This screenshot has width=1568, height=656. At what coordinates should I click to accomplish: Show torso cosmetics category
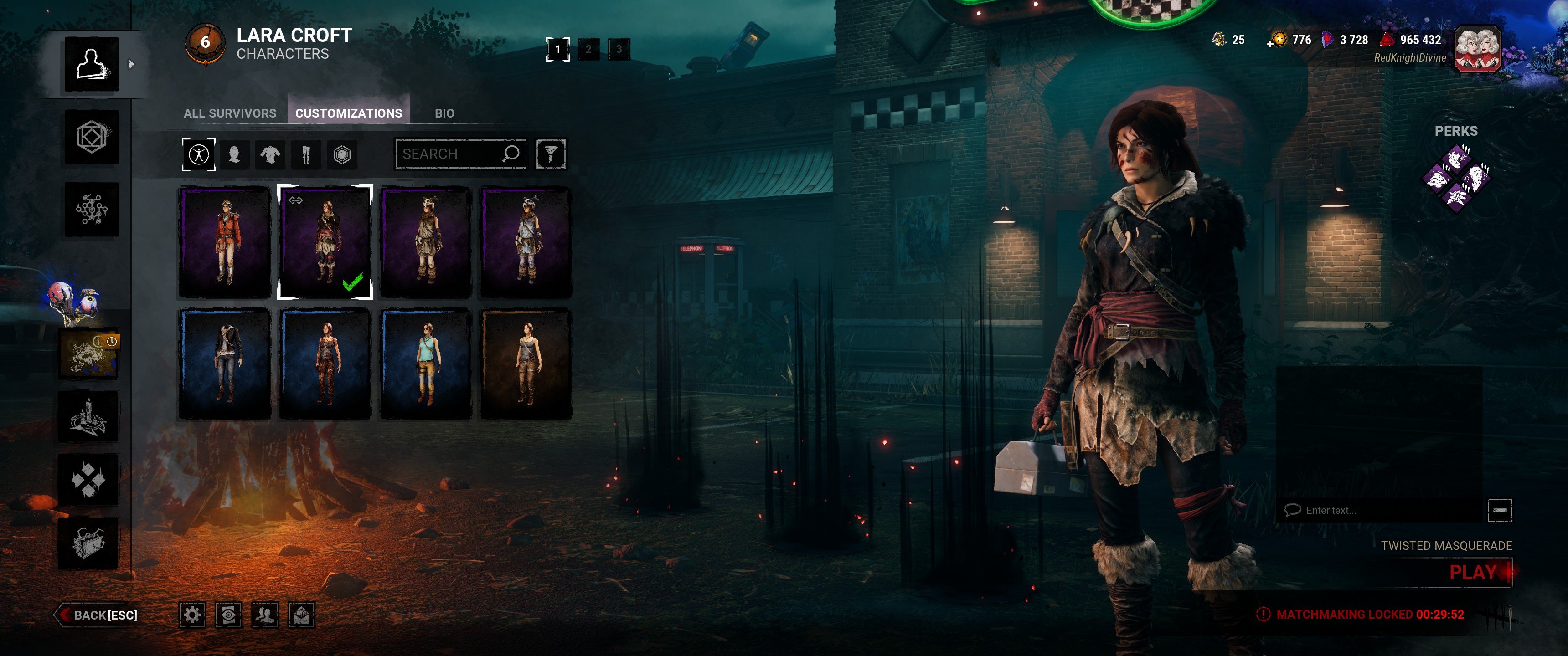[270, 154]
